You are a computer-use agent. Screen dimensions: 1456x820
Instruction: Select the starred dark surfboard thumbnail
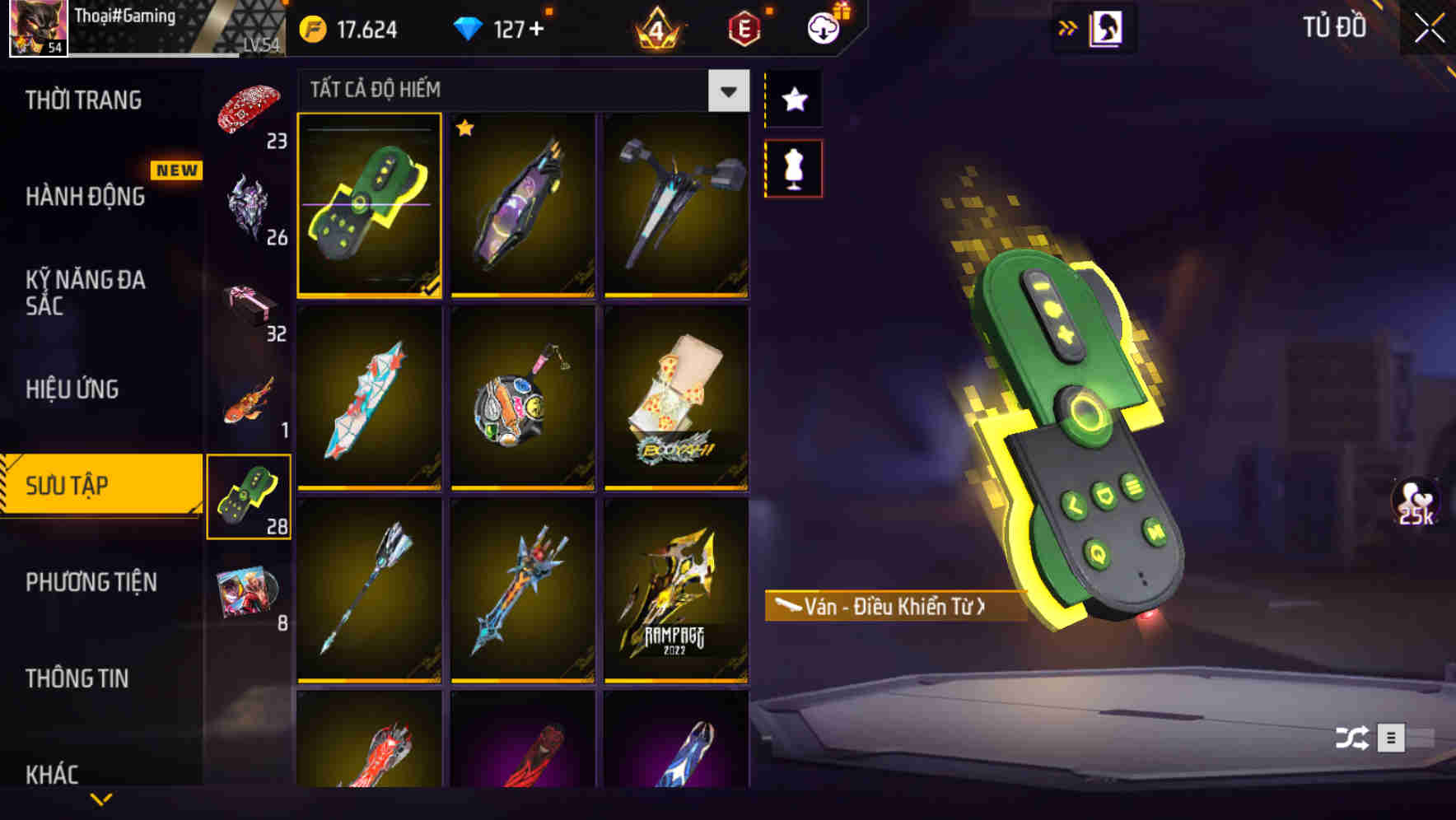522,207
